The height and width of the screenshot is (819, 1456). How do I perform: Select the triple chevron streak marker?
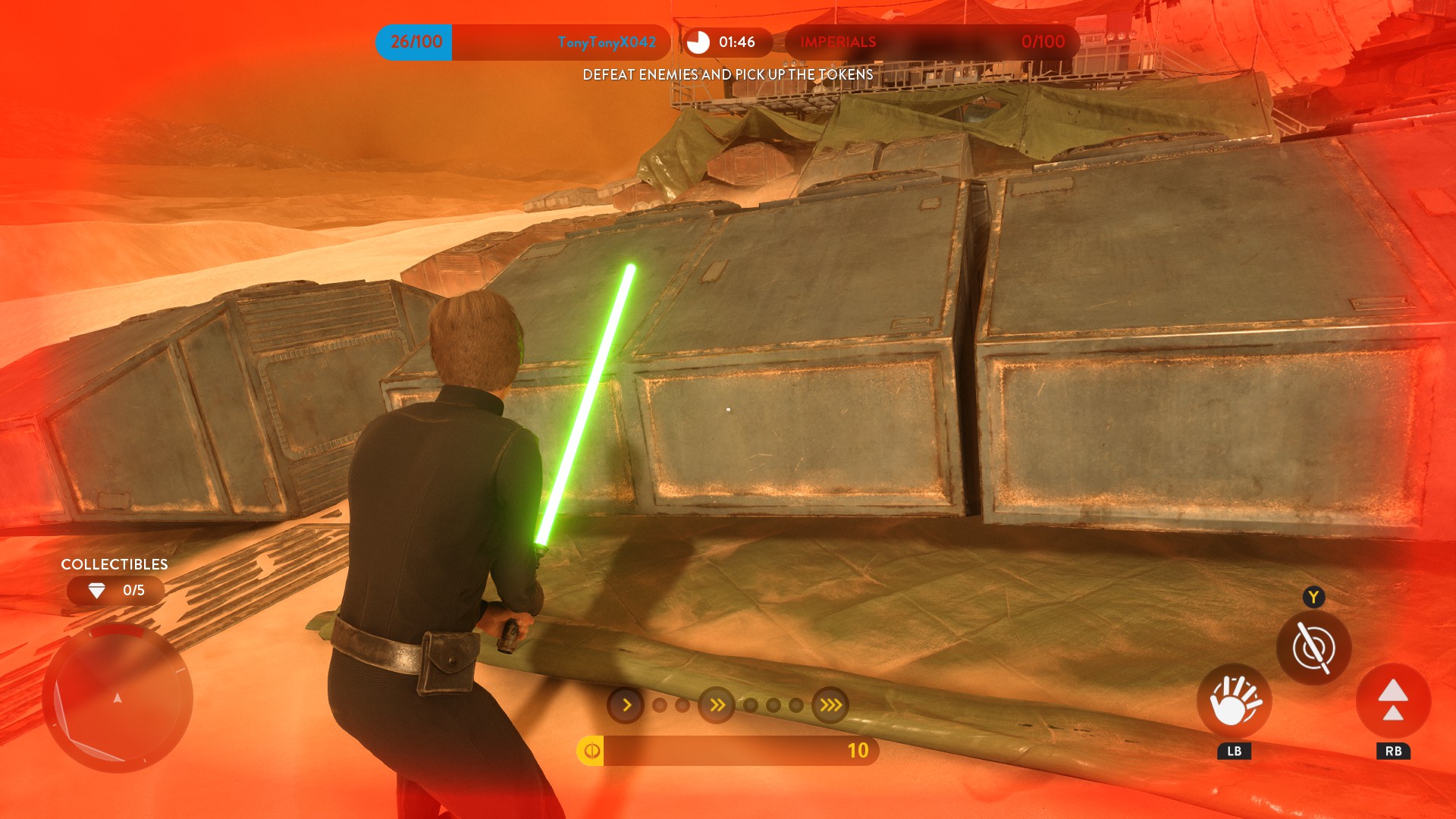[830, 705]
